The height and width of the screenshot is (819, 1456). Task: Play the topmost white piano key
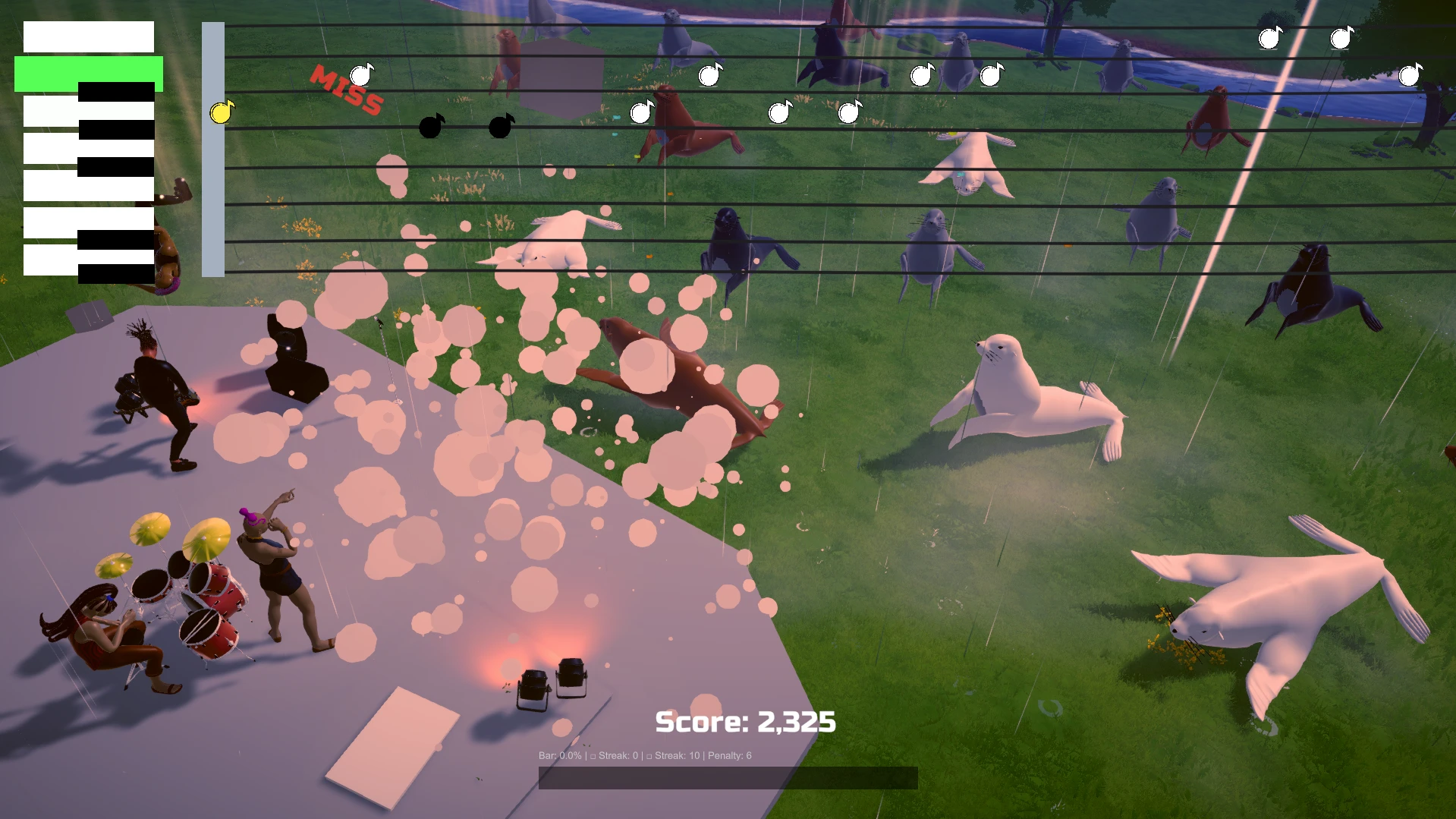[88, 36]
